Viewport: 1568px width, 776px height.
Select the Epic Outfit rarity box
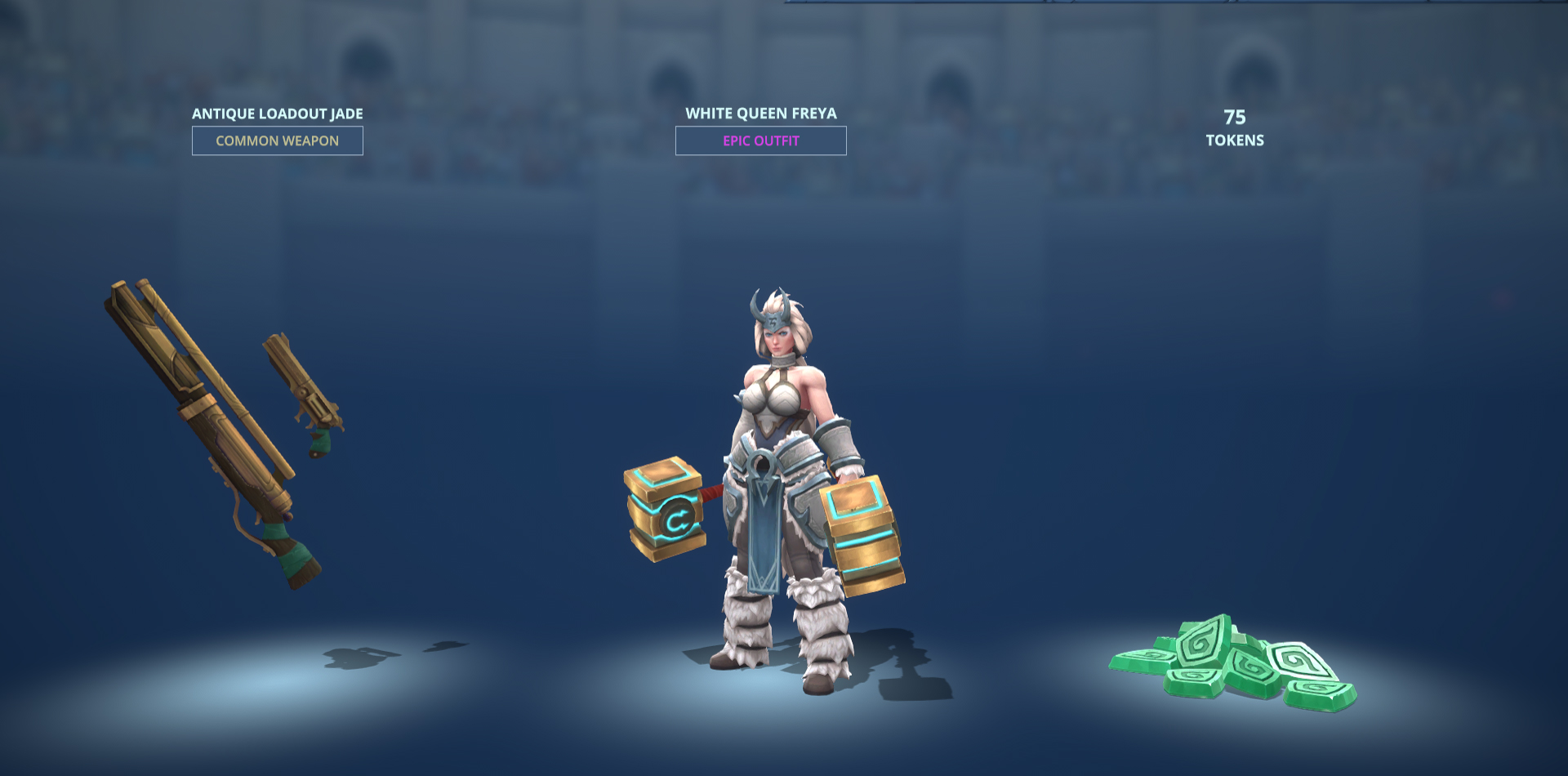pyautogui.click(x=760, y=140)
